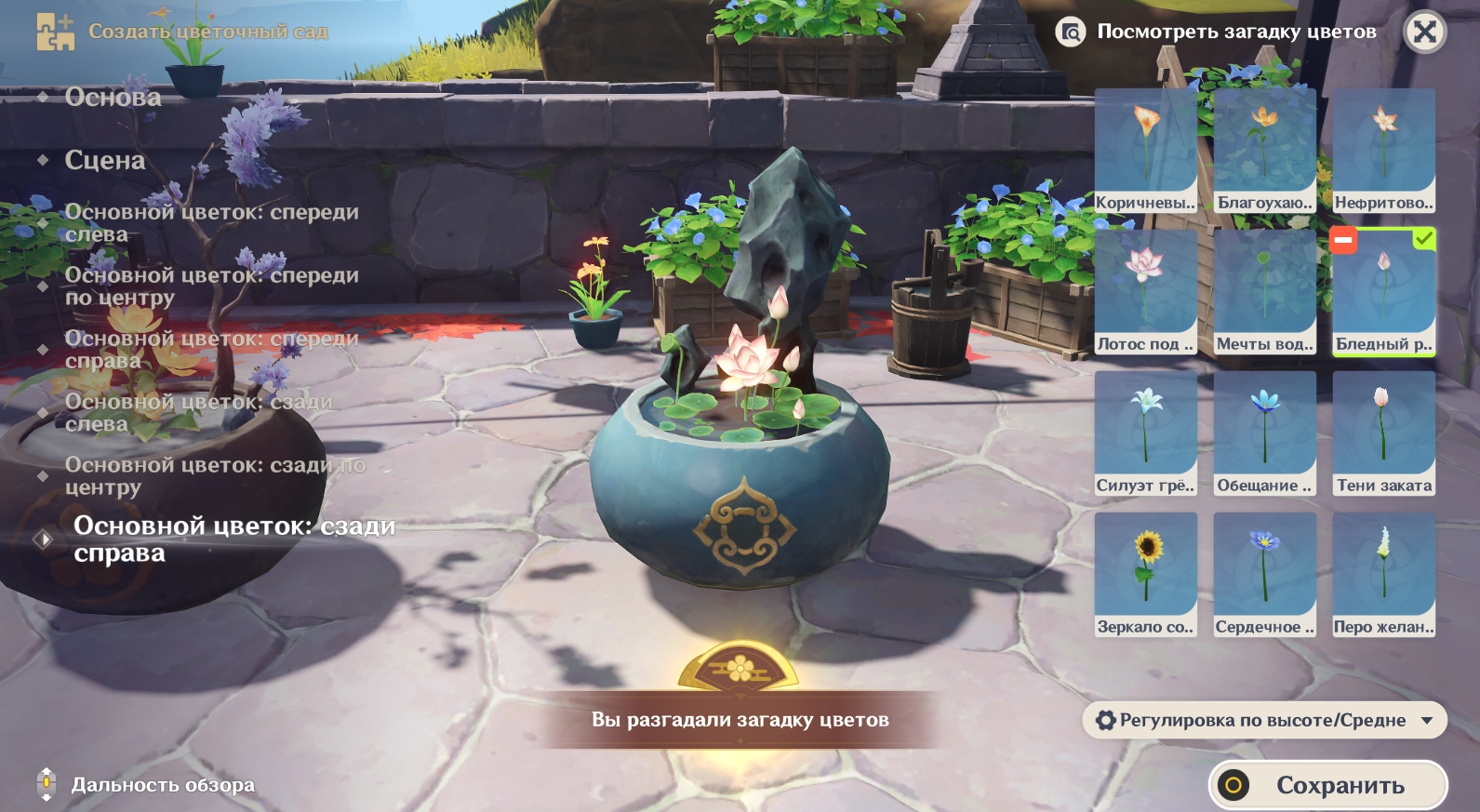1480x812 pixels.
Task: Choose 'Основной цветок: сзади слева' slot
Action: [x=198, y=413]
